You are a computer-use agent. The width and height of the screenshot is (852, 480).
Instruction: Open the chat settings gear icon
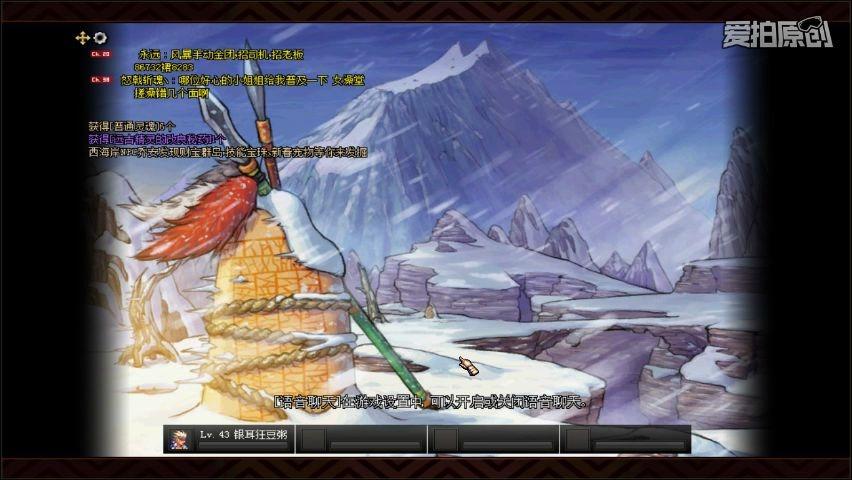pyautogui.click(x=100, y=38)
